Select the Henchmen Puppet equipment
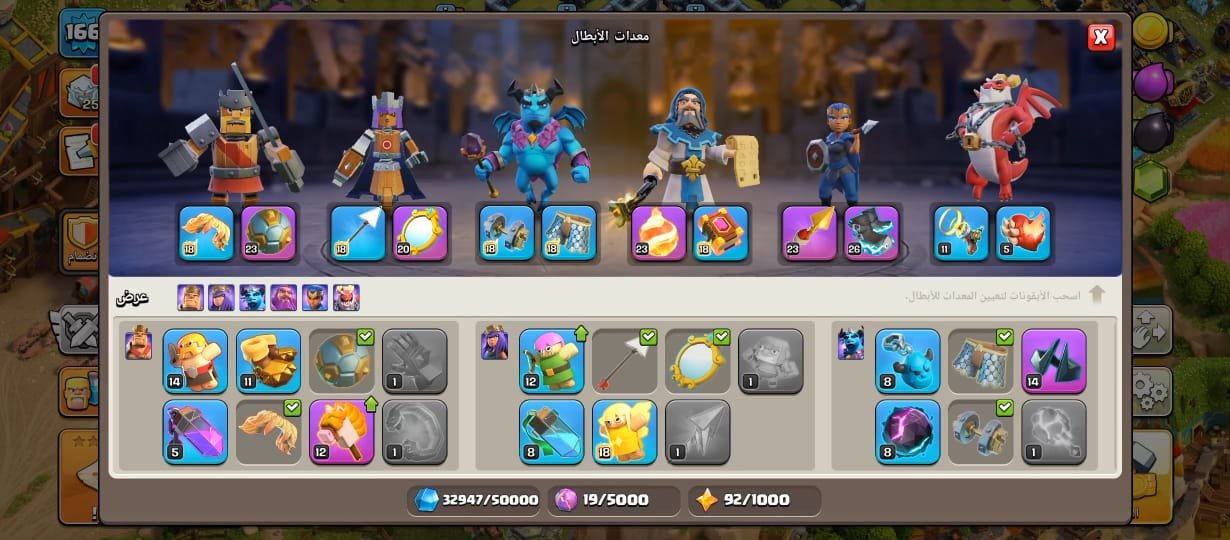Viewport: 1230px width, 540px height. point(907,360)
